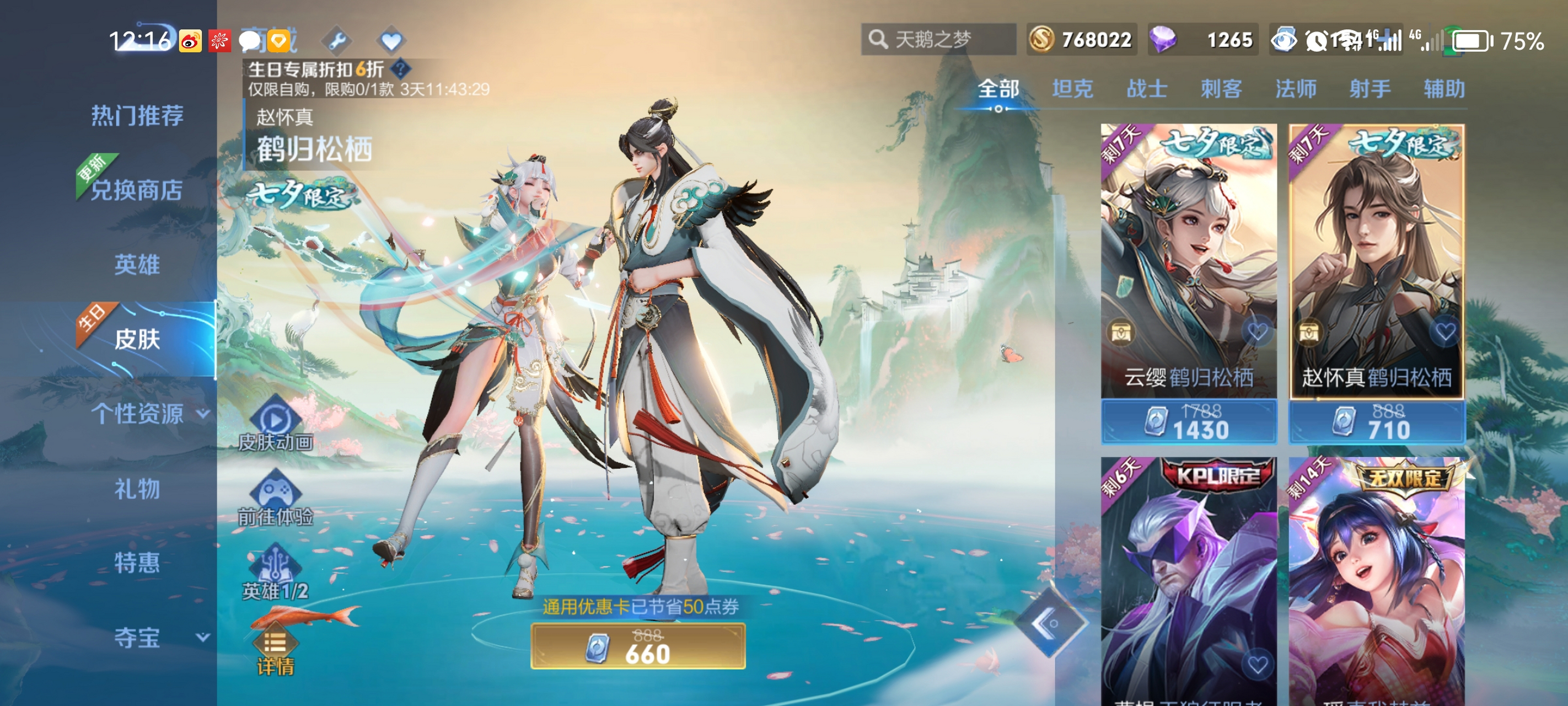Filter skins by 法师 mage
This screenshot has width=1568, height=706.
point(1295,89)
